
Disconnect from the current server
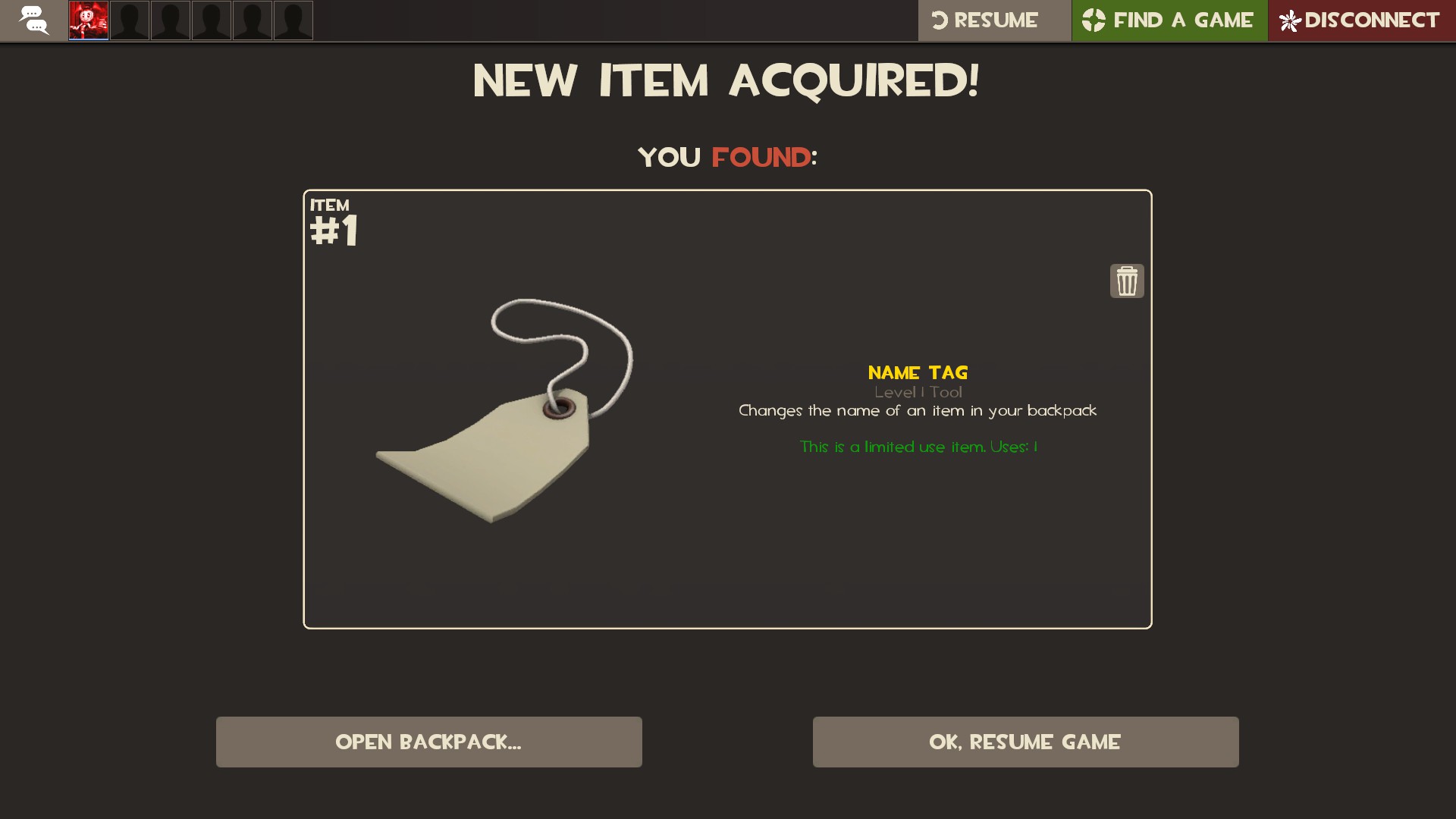[x=1361, y=20]
